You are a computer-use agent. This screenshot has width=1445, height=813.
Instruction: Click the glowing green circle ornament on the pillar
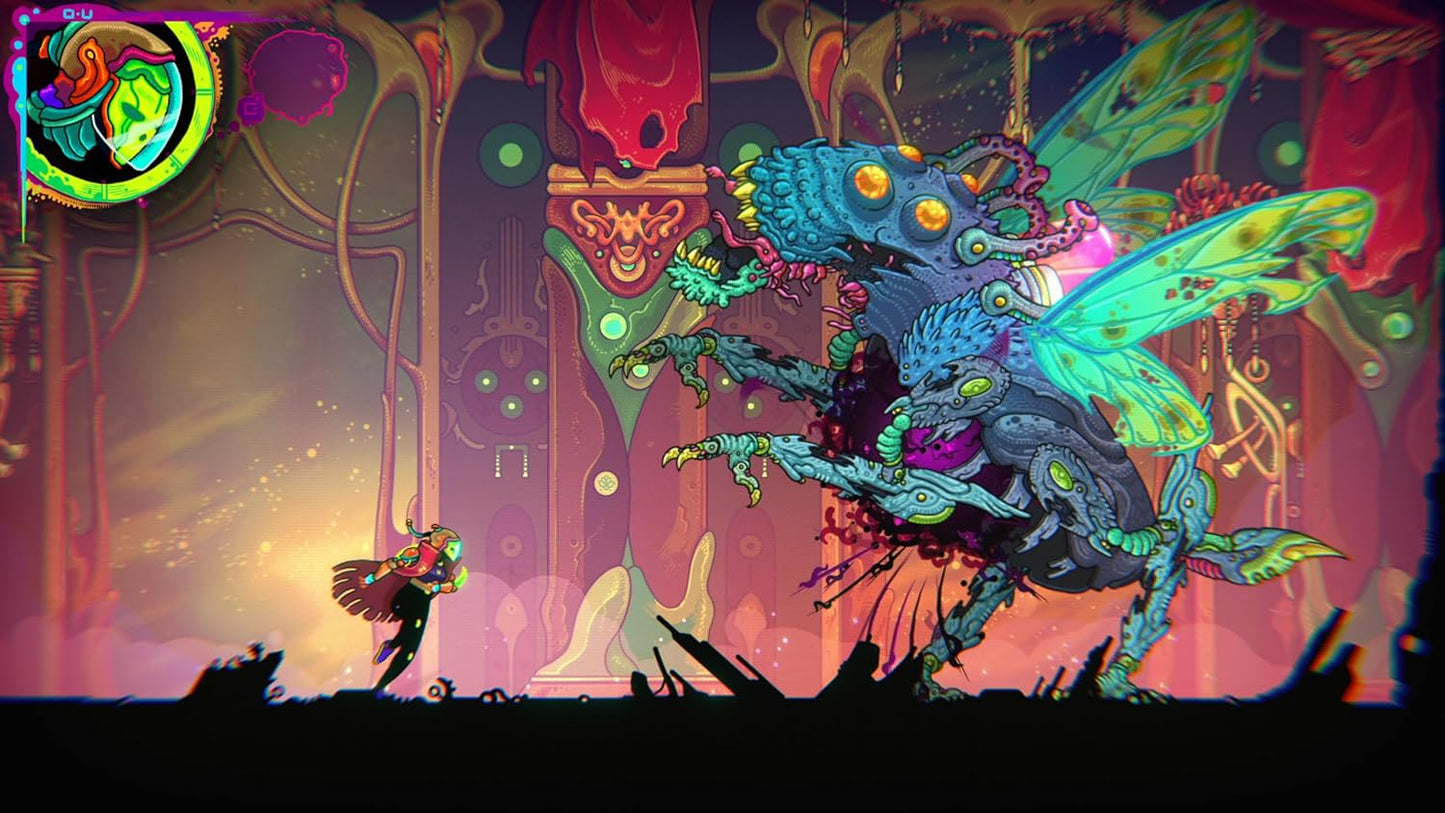[612, 326]
